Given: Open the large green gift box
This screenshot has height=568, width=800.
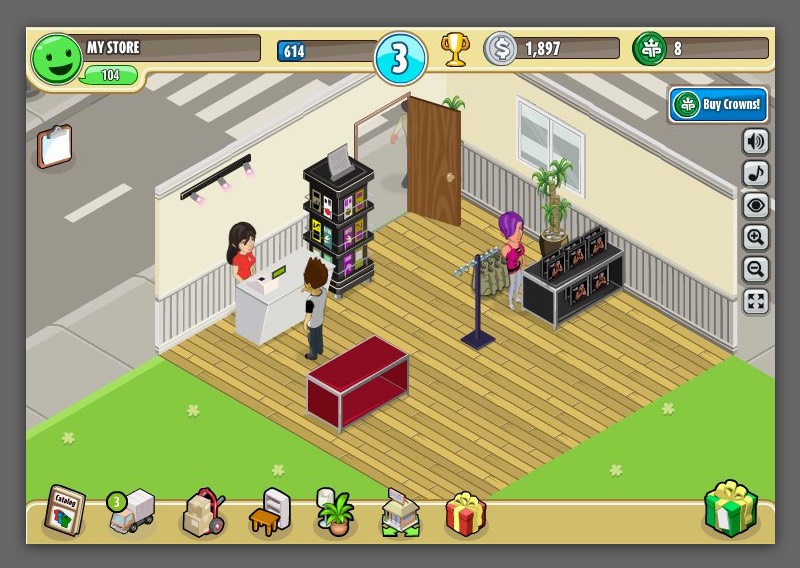Looking at the screenshot, I should point(731,510).
